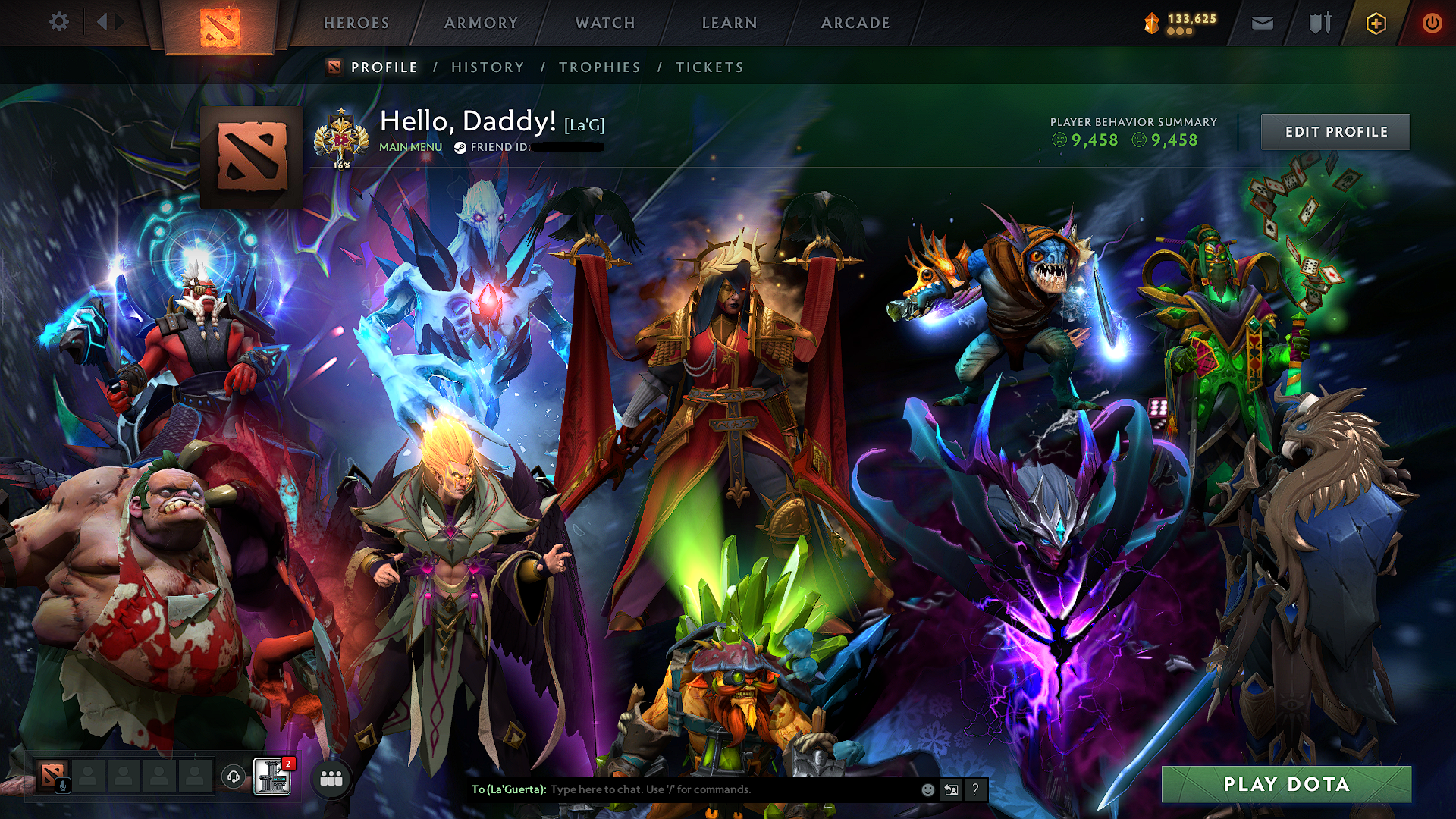
Task: Toggle voice chat with the headset icon
Action: [234, 777]
